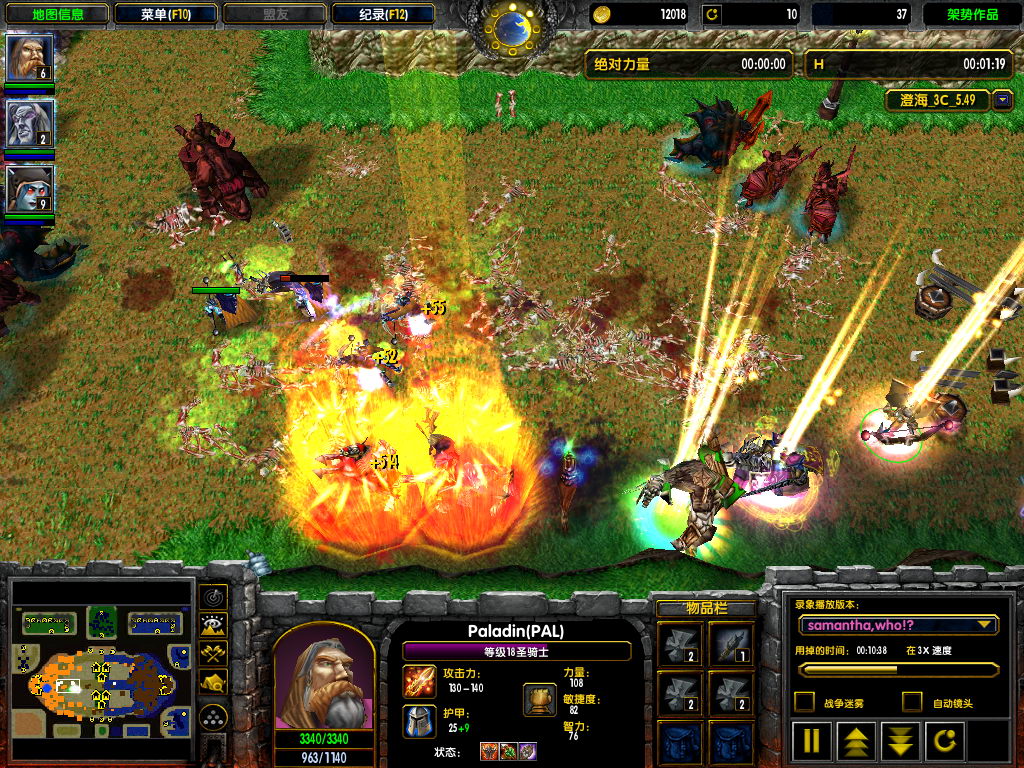Image resolution: width=1024 pixels, height=768 pixels.
Task: Select the level 9 hooded hero icon
Action: coord(30,189)
